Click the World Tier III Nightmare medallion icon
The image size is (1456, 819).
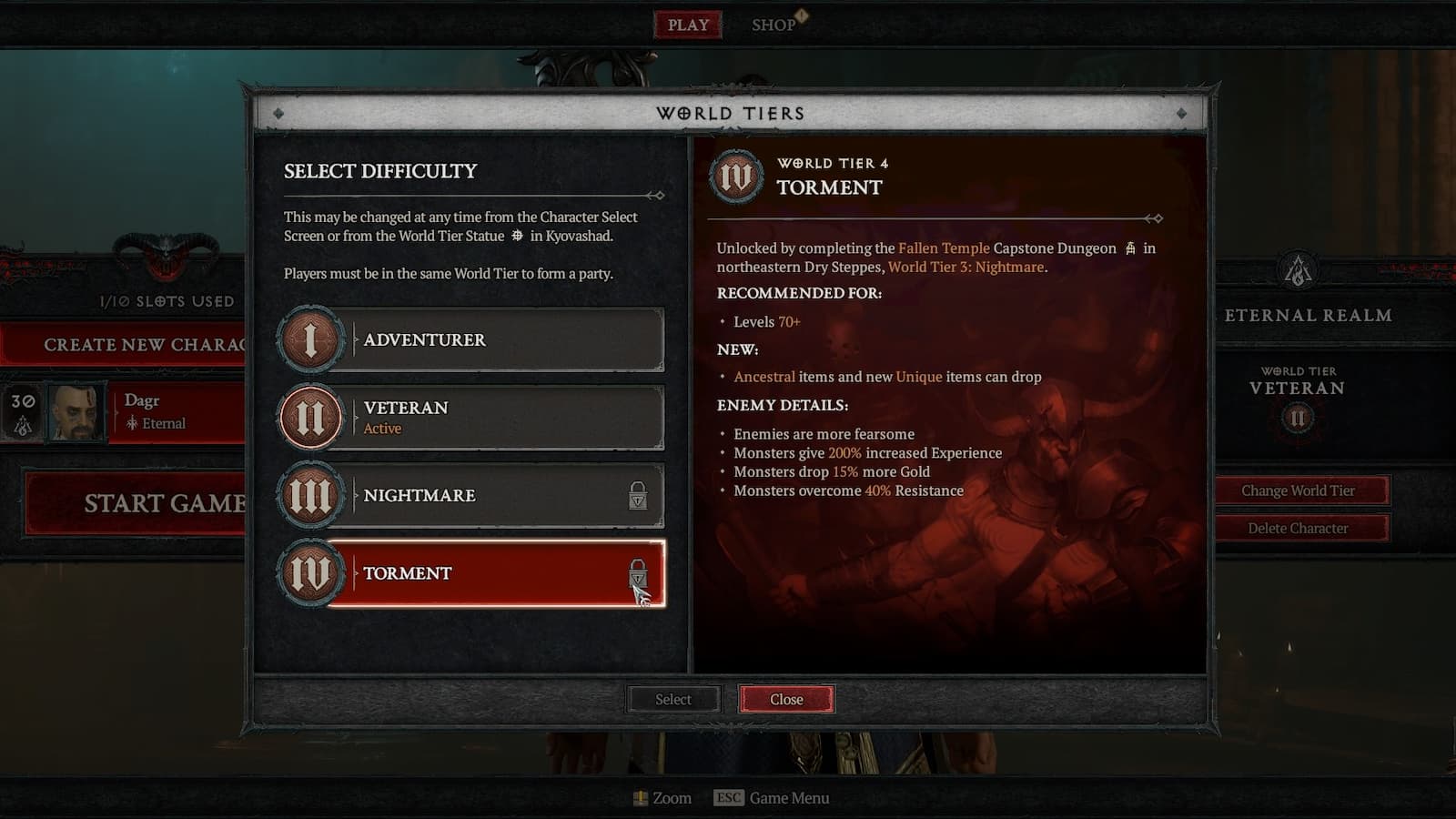(x=310, y=495)
